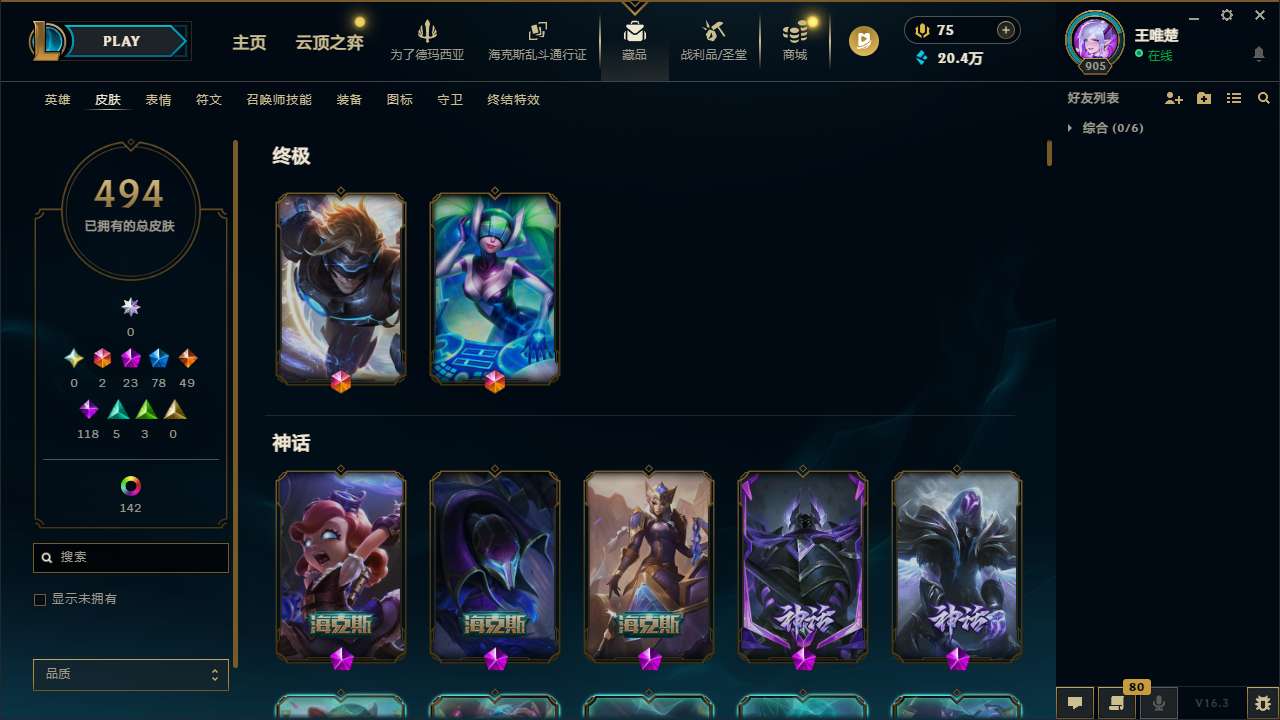The width and height of the screenshot is (1280, 720).
Task: Click the 战利品/圣堂 loot crafting icon
Action: pyautogui.click(x=713, y=30)
